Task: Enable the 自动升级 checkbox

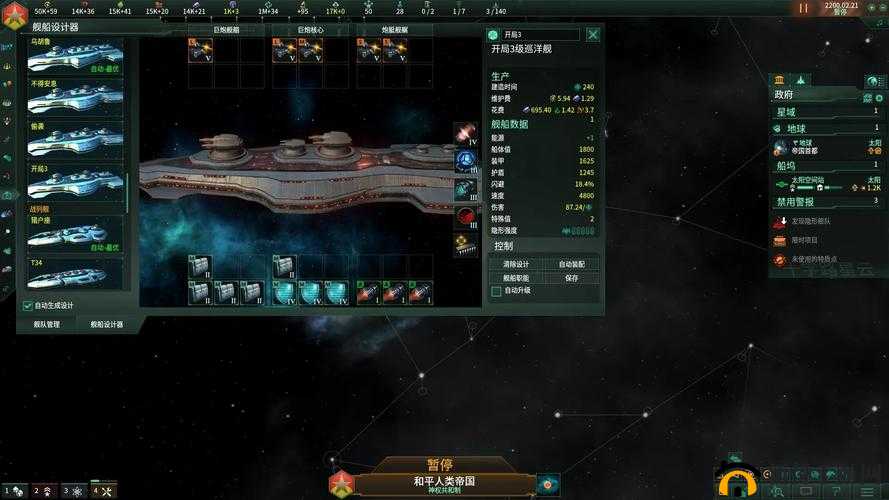Action: [496, 291]
